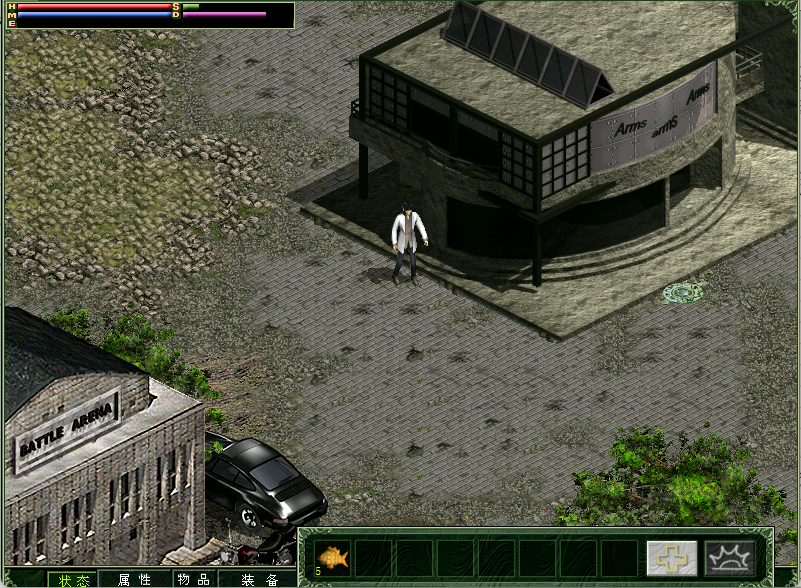Viewport: 801px width, 588px height.
Task: Open the 物品 items tab
Action: tap(193, 579)
